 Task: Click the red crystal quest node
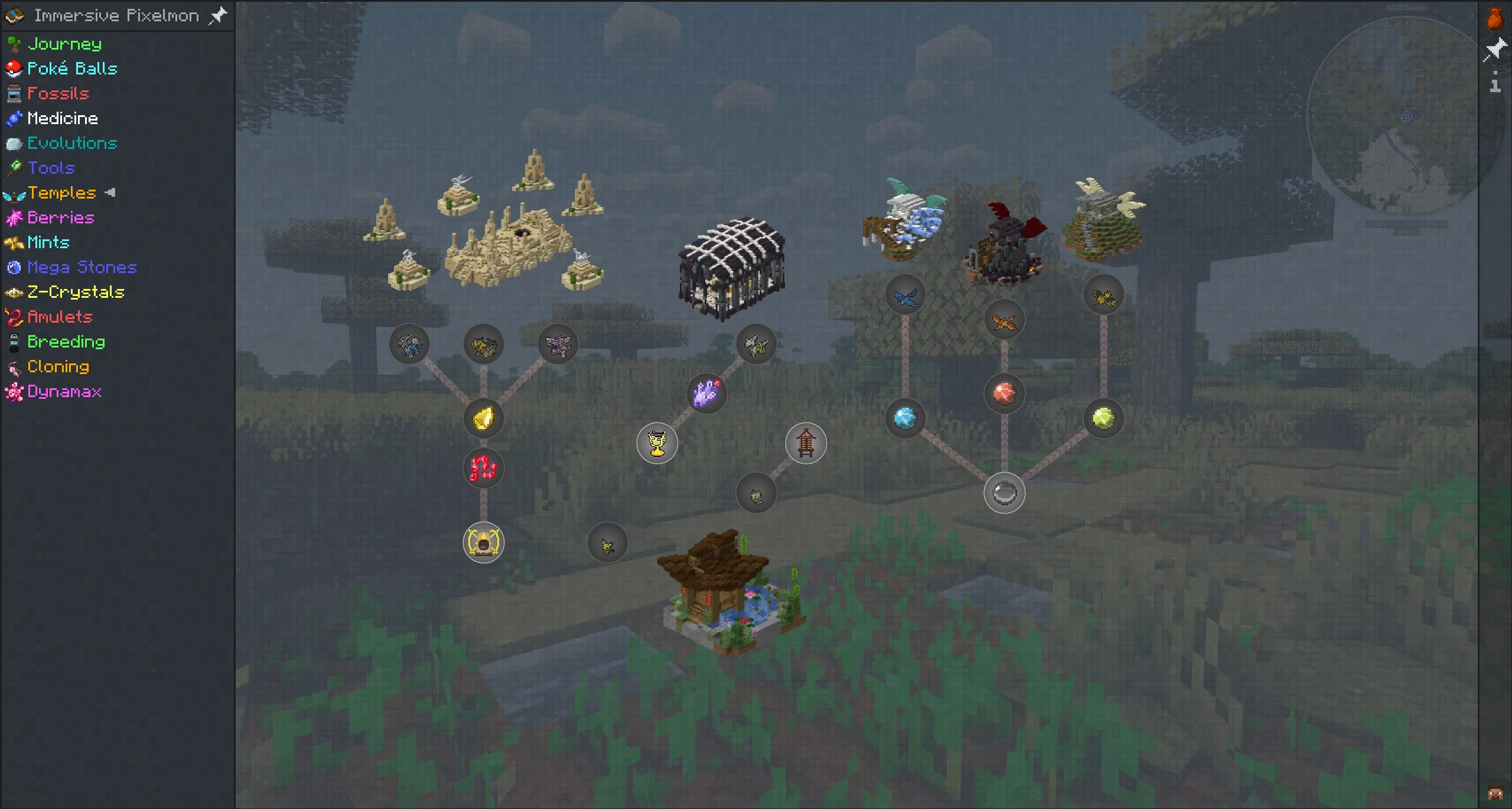(x=1004, y=395)
